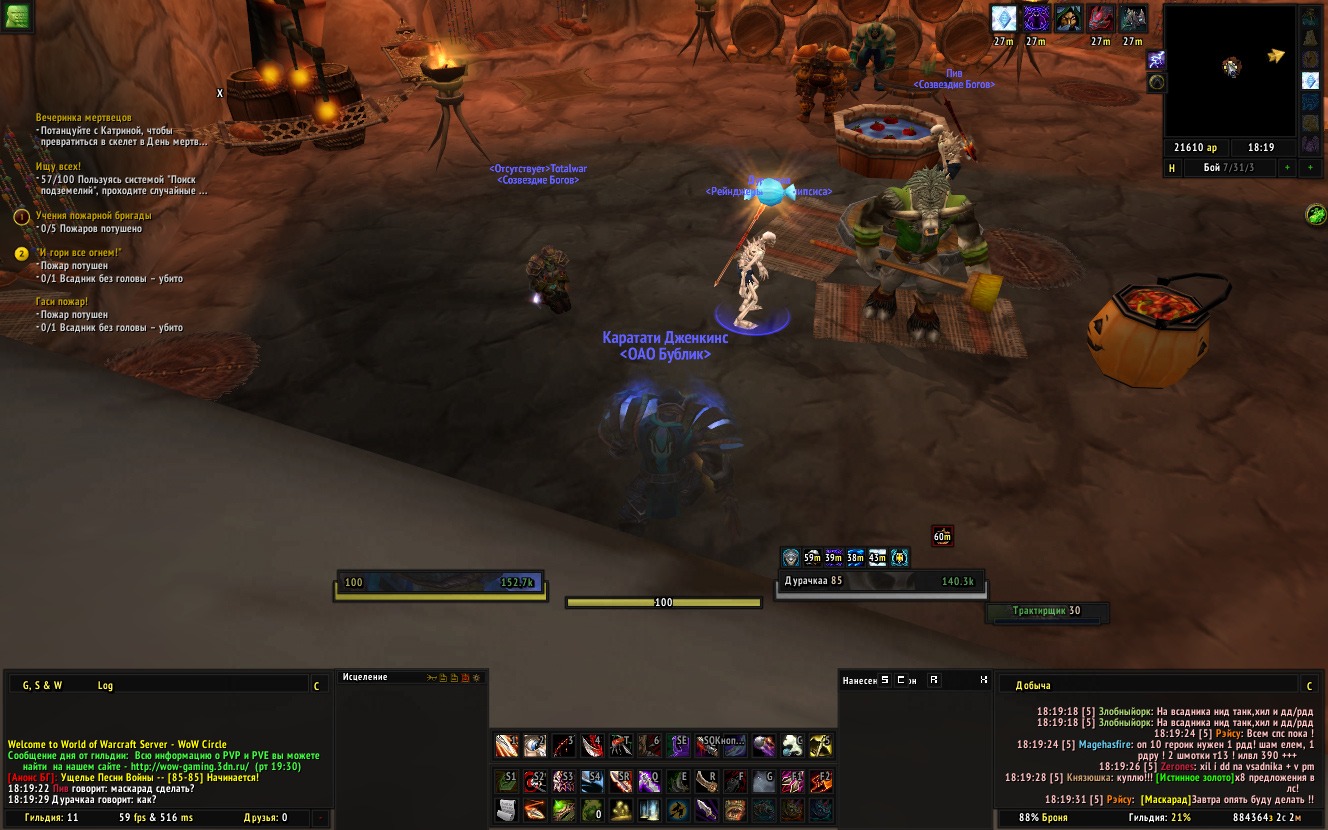Use the yellow axe ability bound to 5
1328x830 pixels.
point(821,746)
